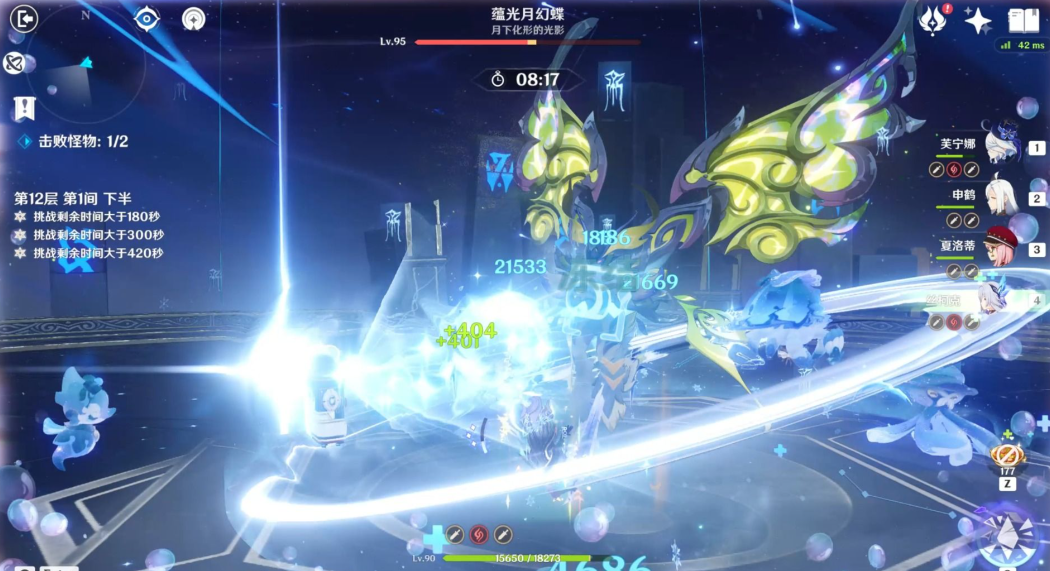The height and width of the screenshot is (571, 1050).
Task: Open the minimap with the cyan arrow
Action: pos(84,68)
